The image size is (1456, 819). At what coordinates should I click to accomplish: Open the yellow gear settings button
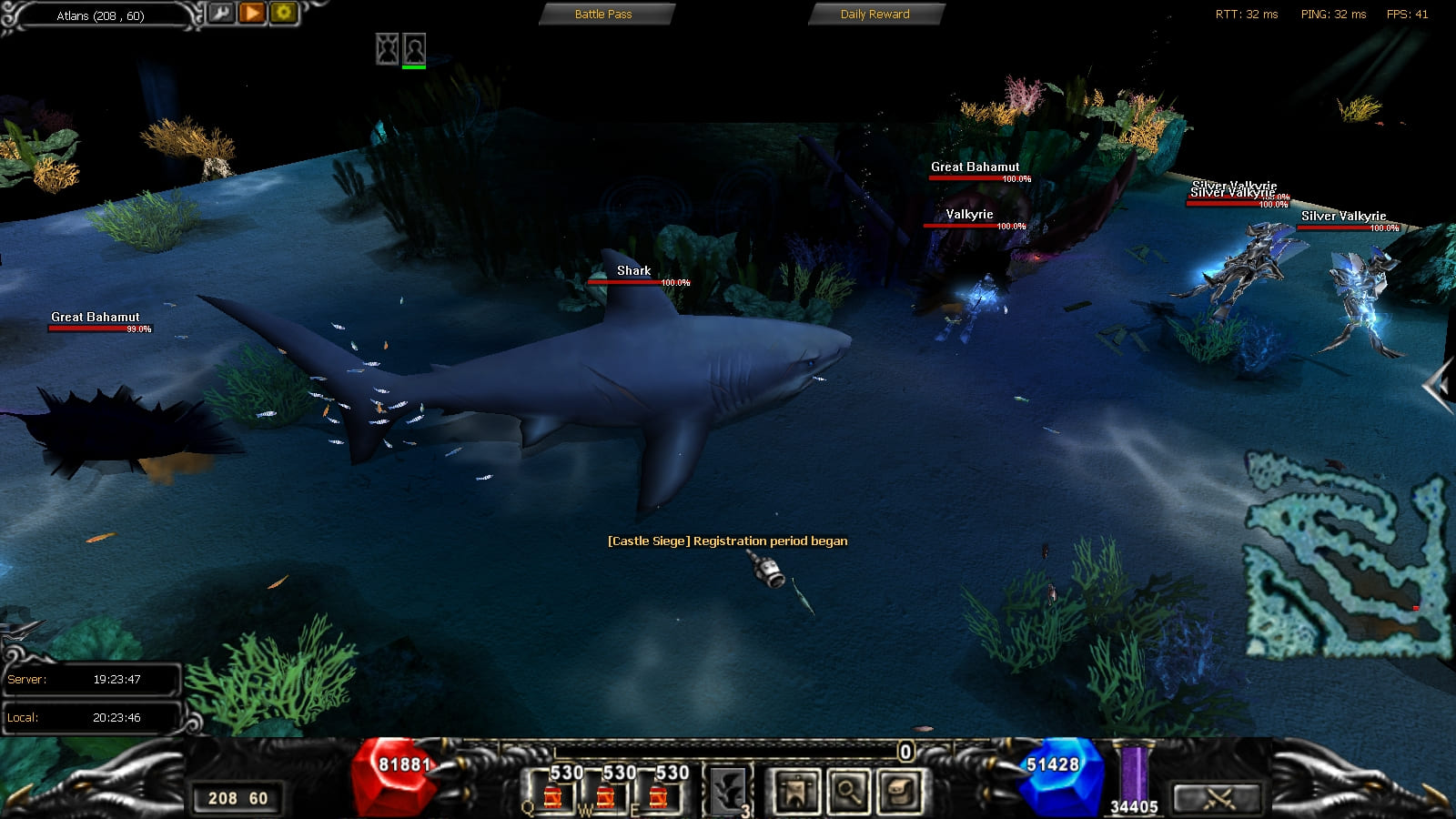coord(283,13)
